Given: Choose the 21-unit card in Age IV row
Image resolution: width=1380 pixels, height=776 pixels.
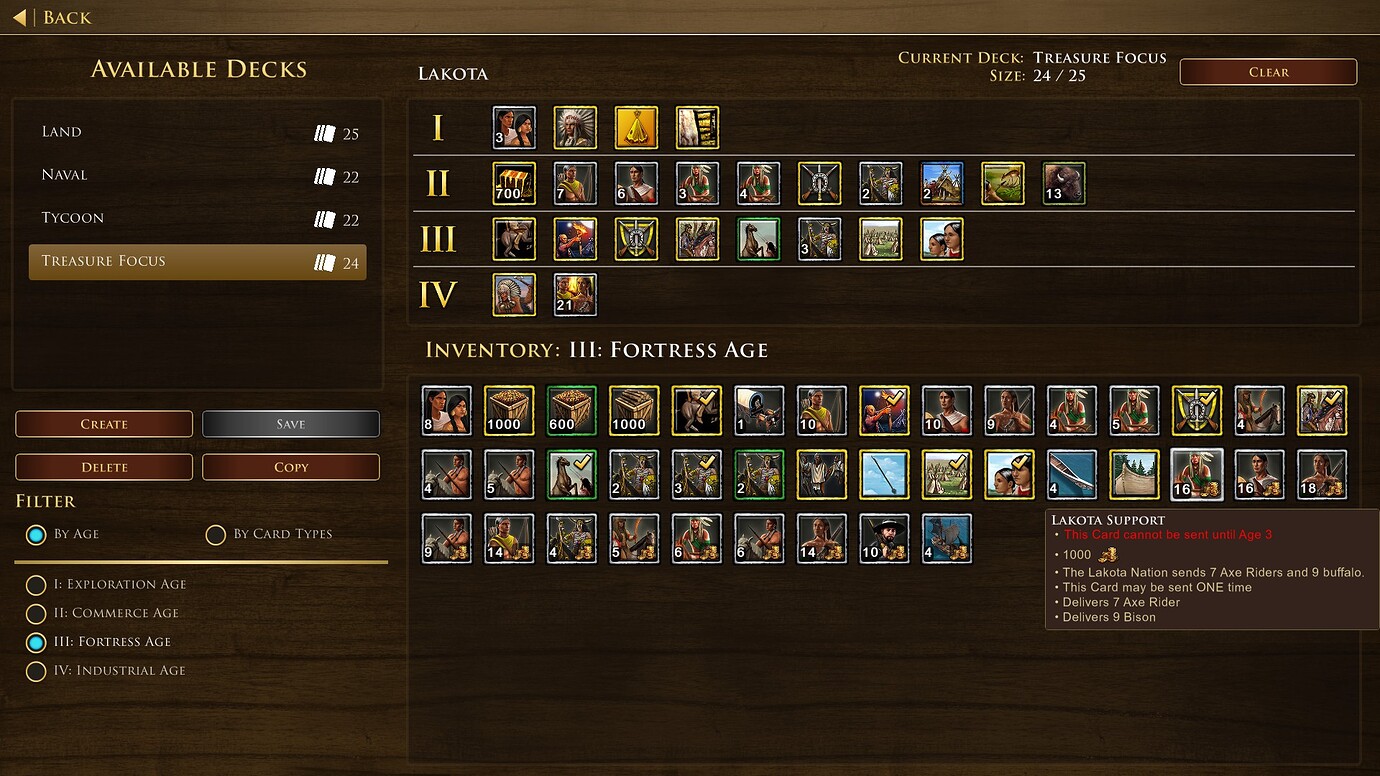Looking at the screenshot, I should tap(576, 295).
